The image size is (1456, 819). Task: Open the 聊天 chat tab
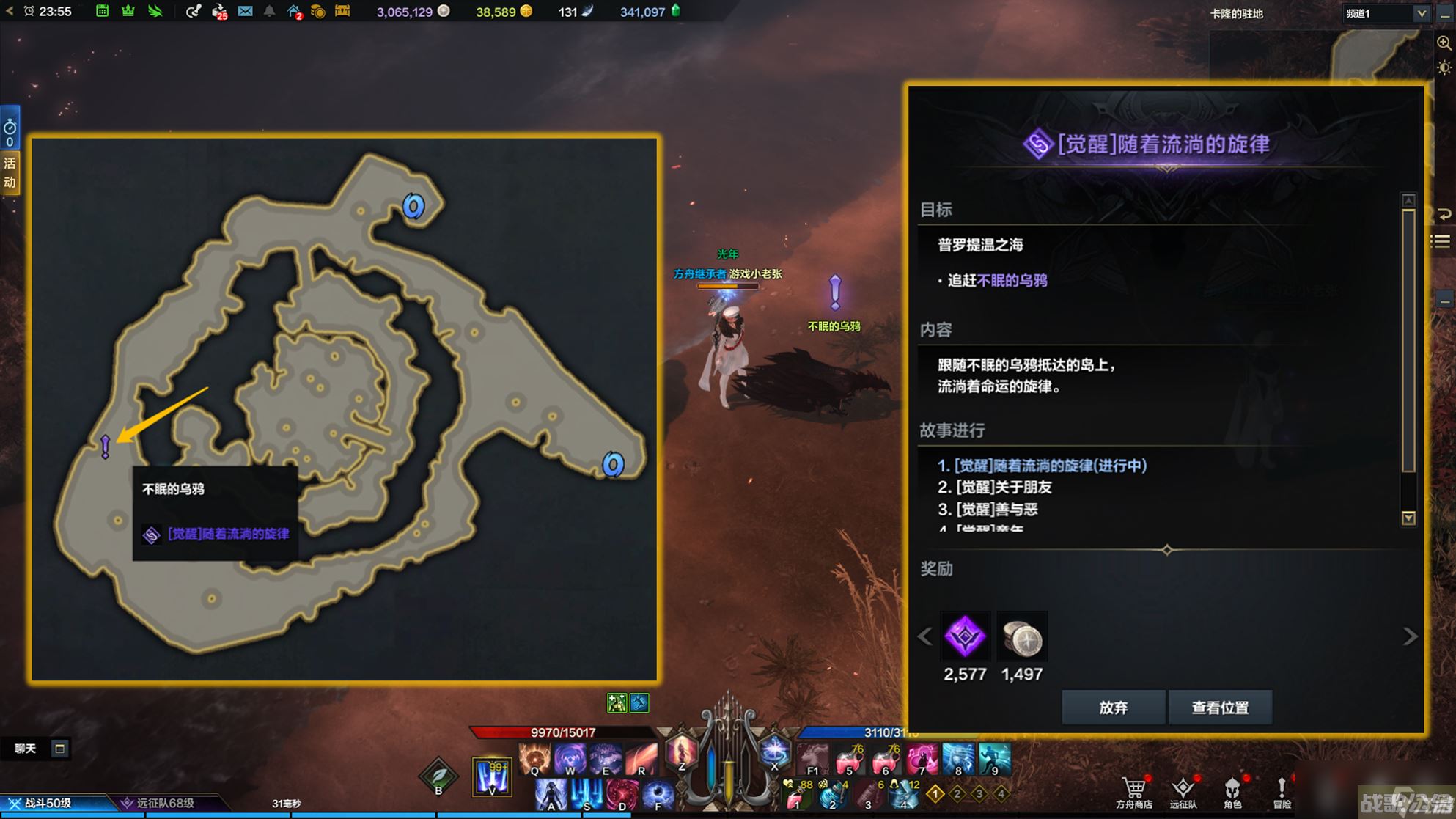pos(26,749)
